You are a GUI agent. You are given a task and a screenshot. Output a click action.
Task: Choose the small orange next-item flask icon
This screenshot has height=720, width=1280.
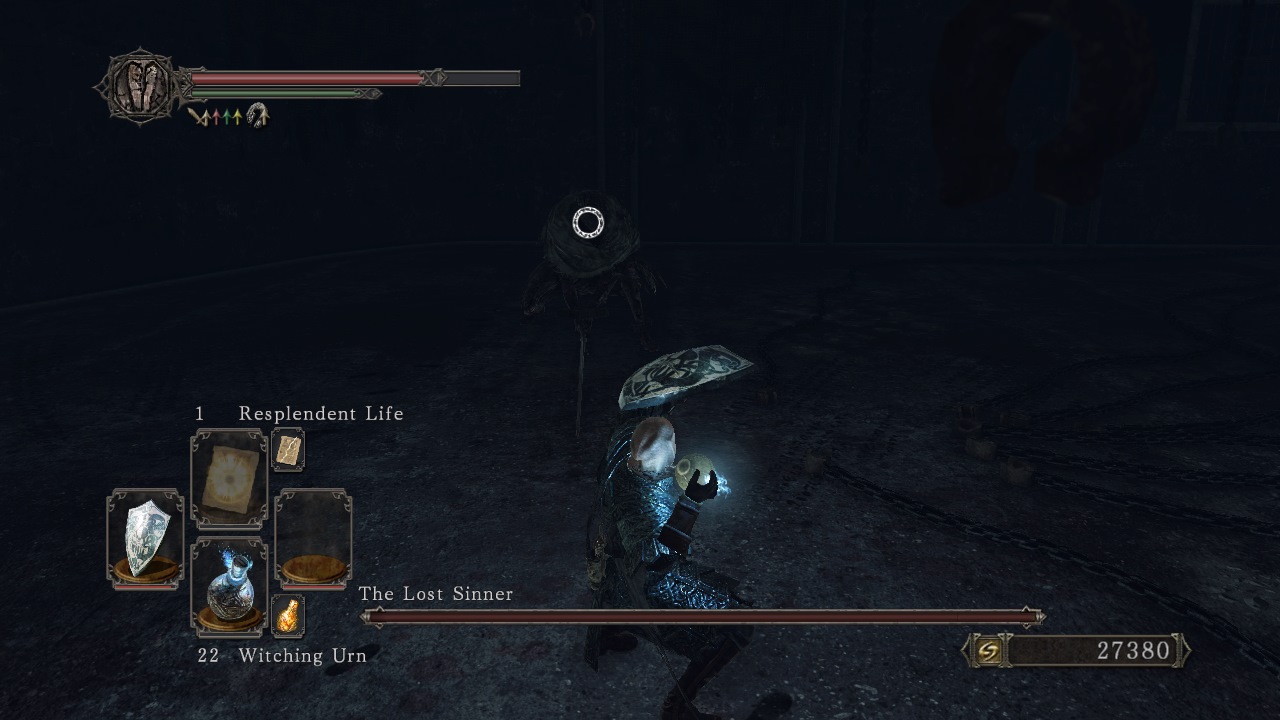point(288,614)
